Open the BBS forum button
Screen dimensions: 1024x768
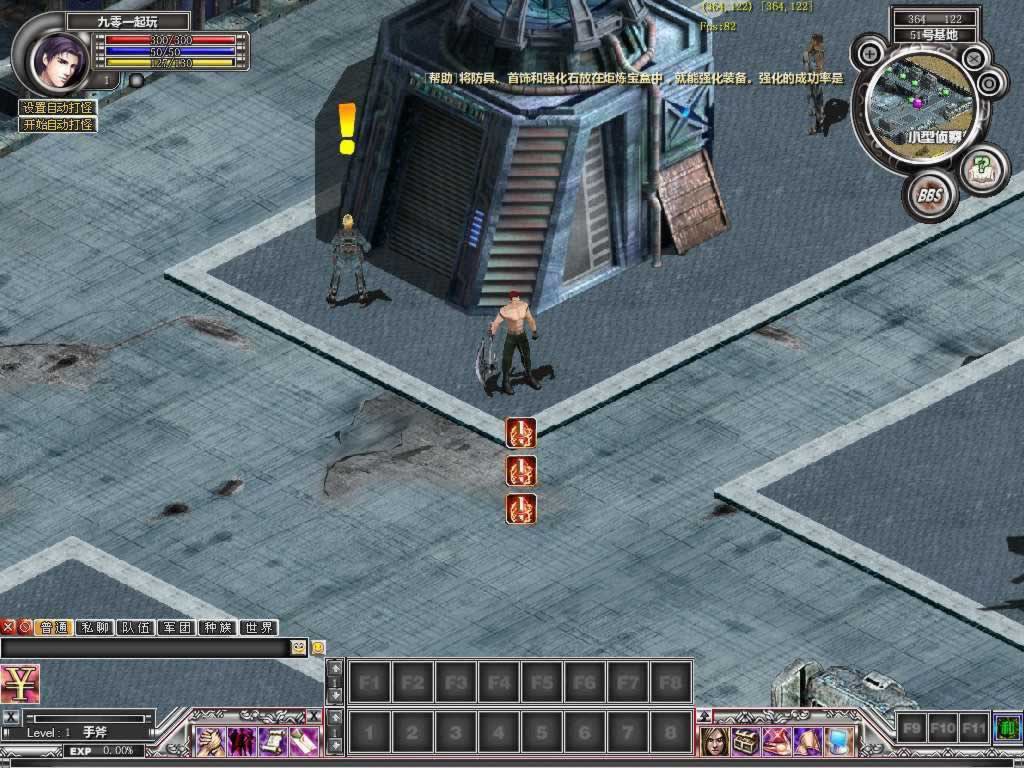(930, 195)
